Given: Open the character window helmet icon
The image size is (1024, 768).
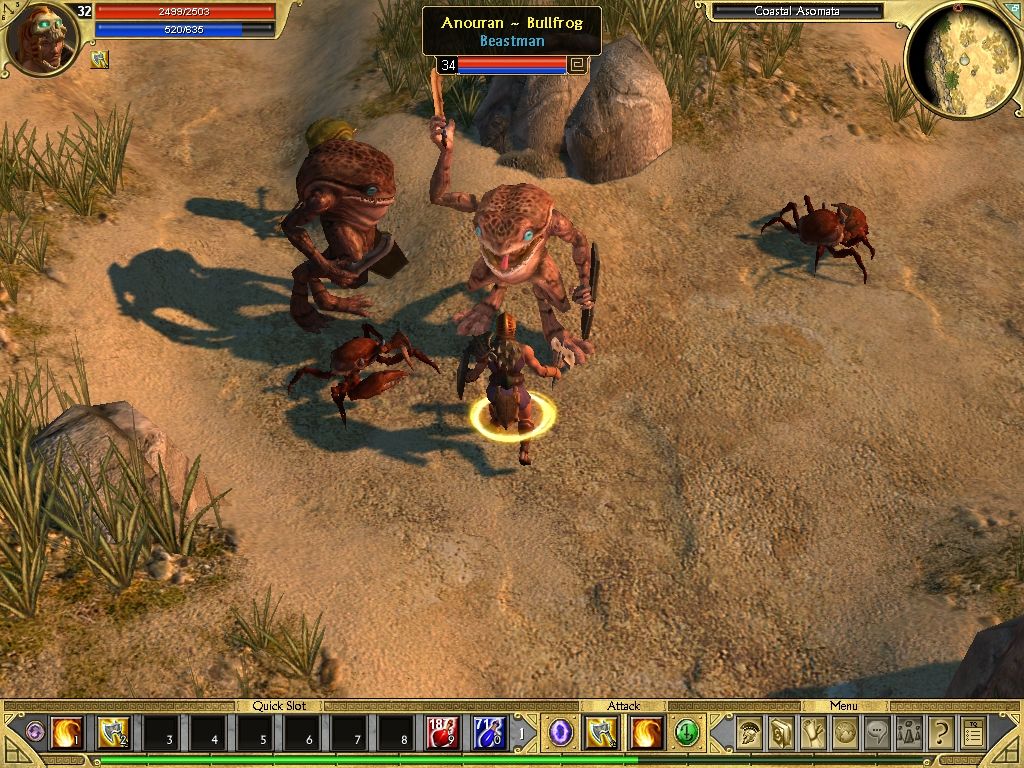Looking at the screenshot, I should coord(748,733).
